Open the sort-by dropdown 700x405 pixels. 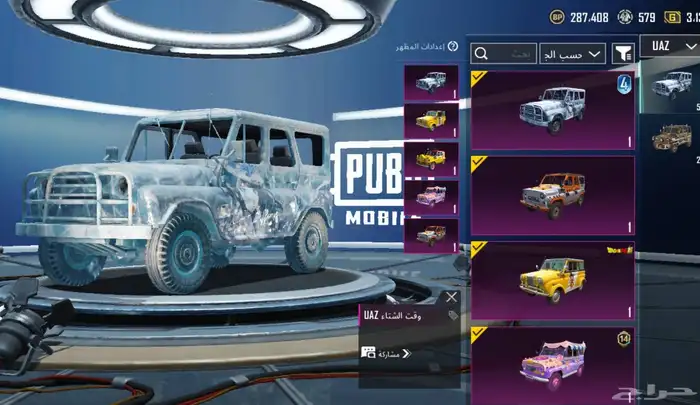click(572, 53)
